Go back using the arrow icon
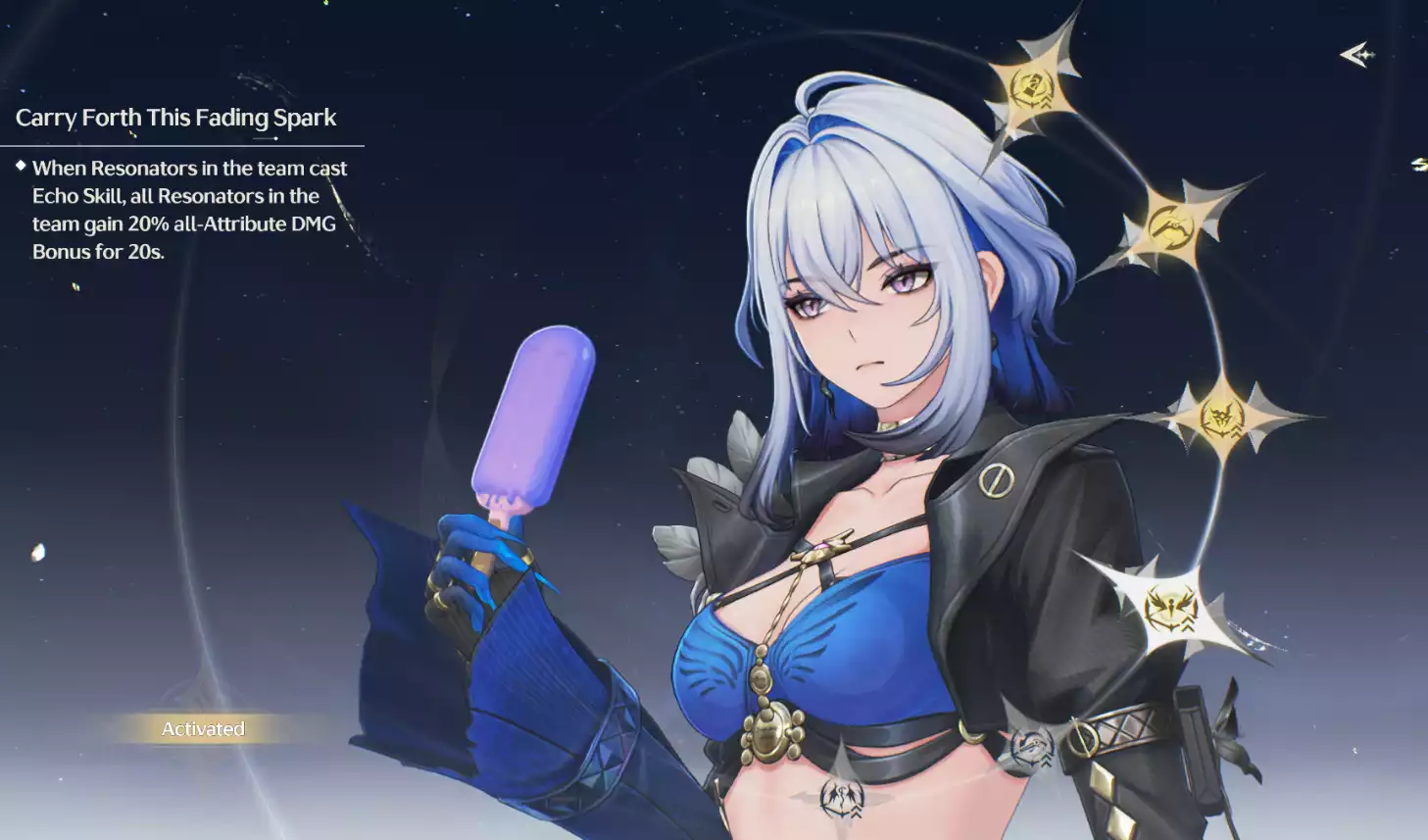This screenshot has width=1428, height=840. (1356, 55)
